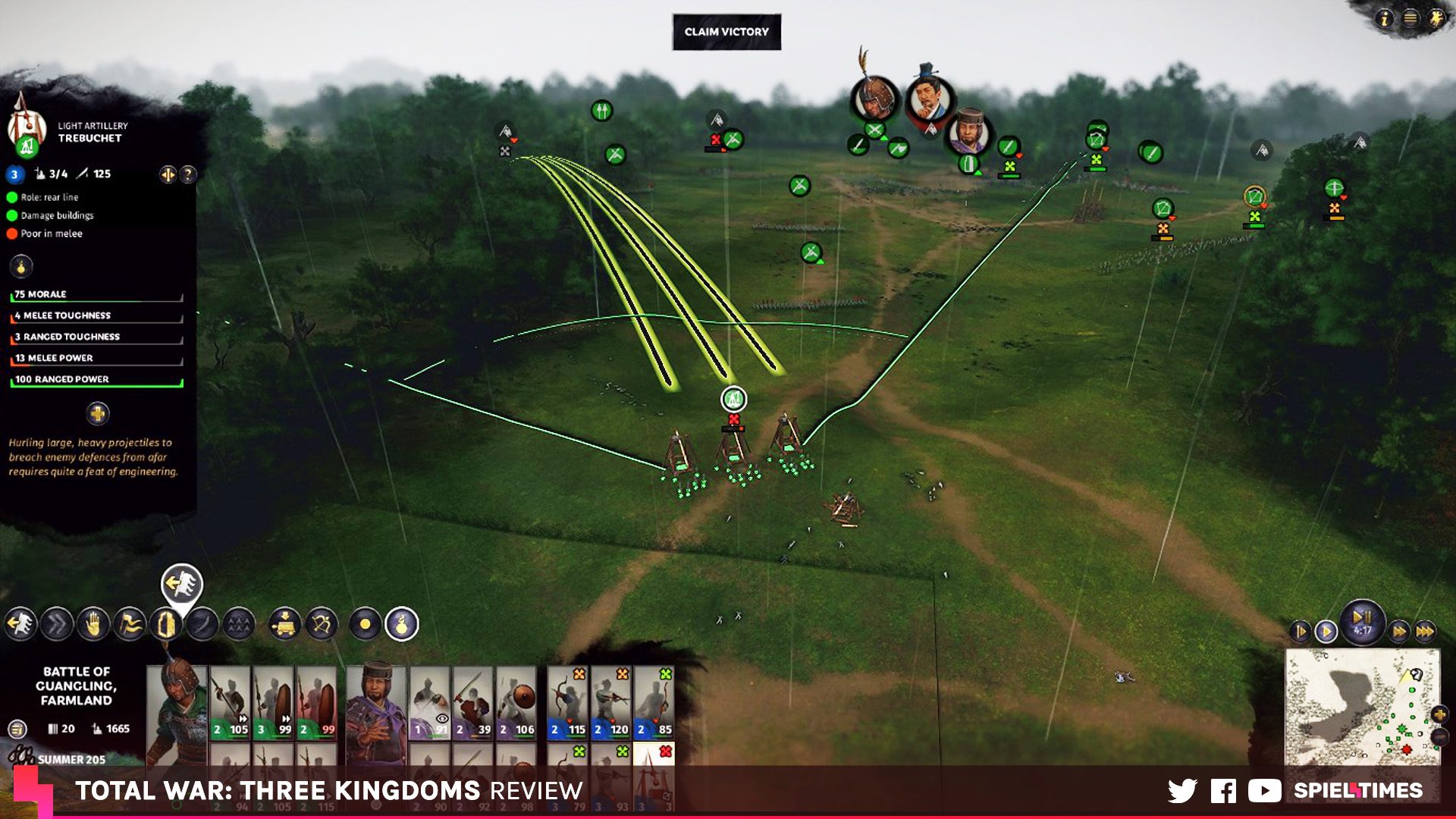Set battle speed to fastest triple-arrow
This screenshot has width=1456, height=819.
(x=1425, y=631)
